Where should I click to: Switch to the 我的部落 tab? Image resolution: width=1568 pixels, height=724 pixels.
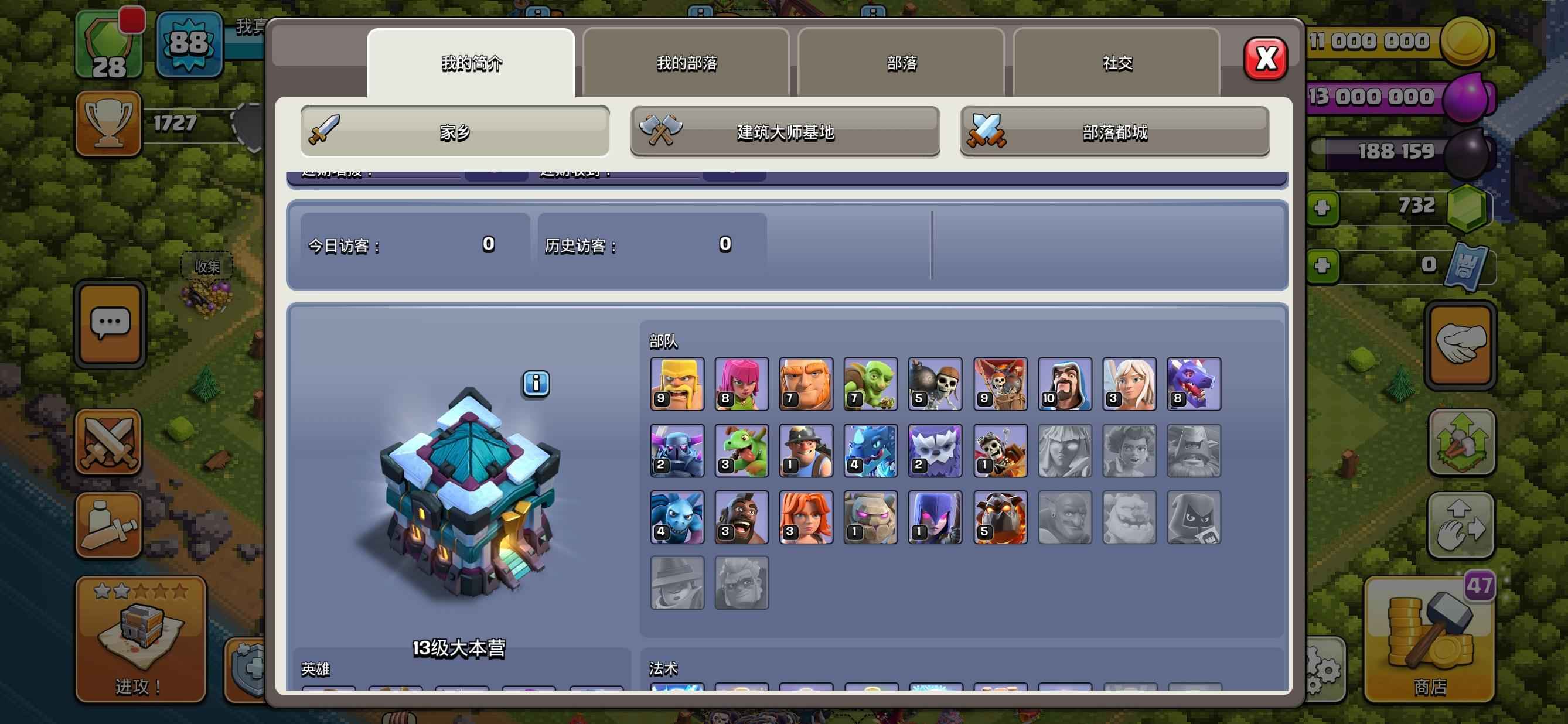[x=686, y=63]
